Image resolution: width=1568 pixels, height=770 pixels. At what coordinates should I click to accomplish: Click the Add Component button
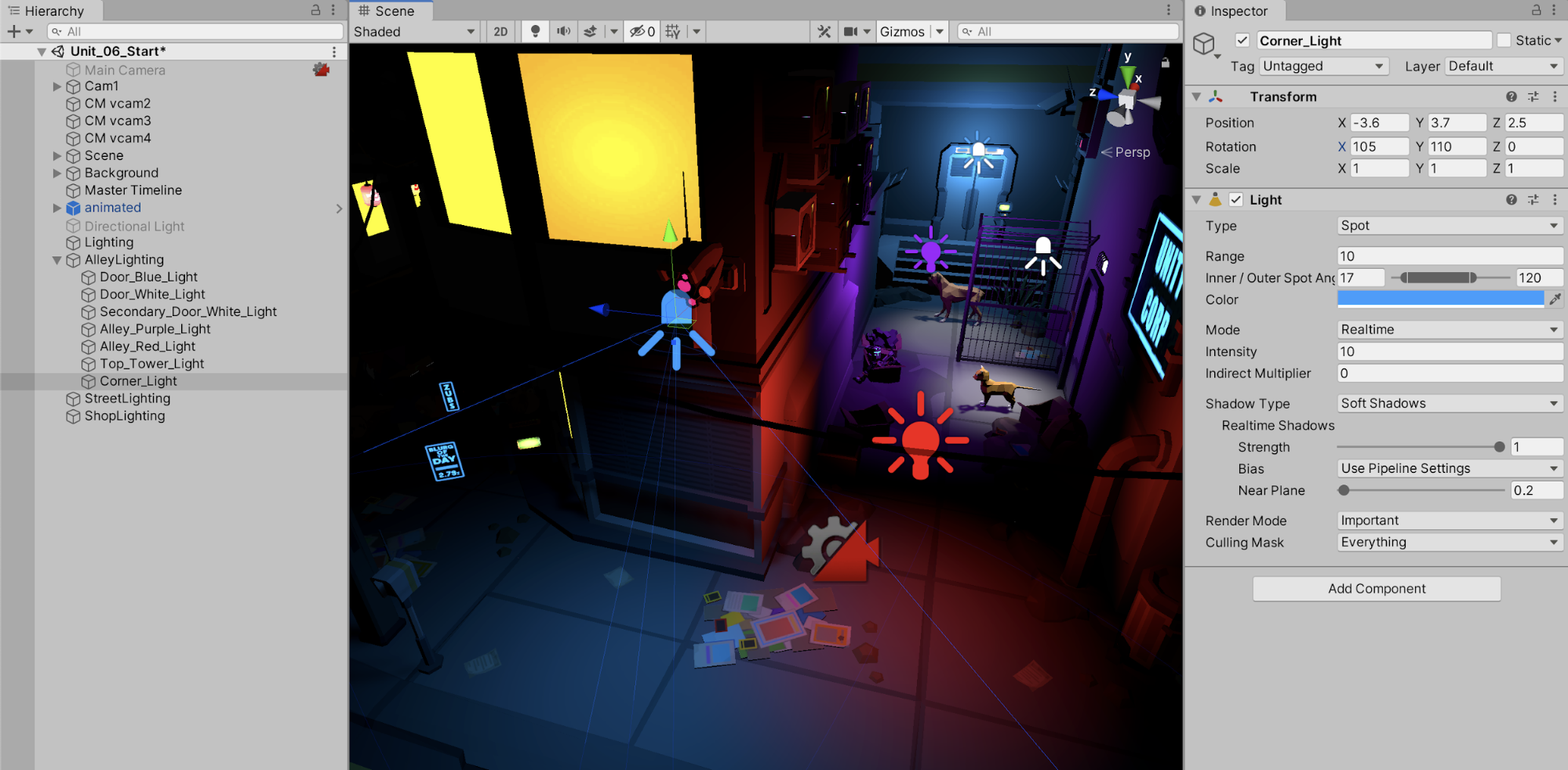click(1377, 589)
